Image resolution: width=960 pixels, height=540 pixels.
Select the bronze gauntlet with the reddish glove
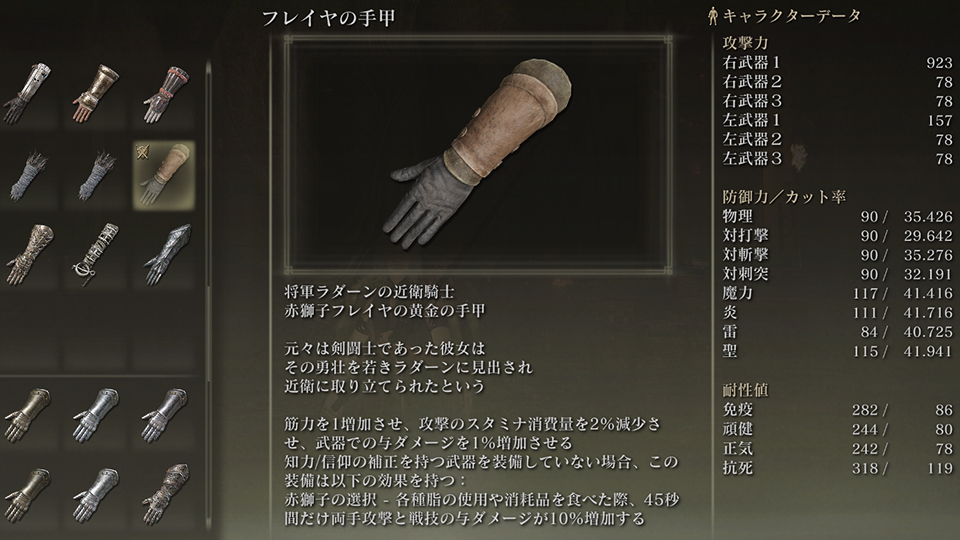point(95,93)
